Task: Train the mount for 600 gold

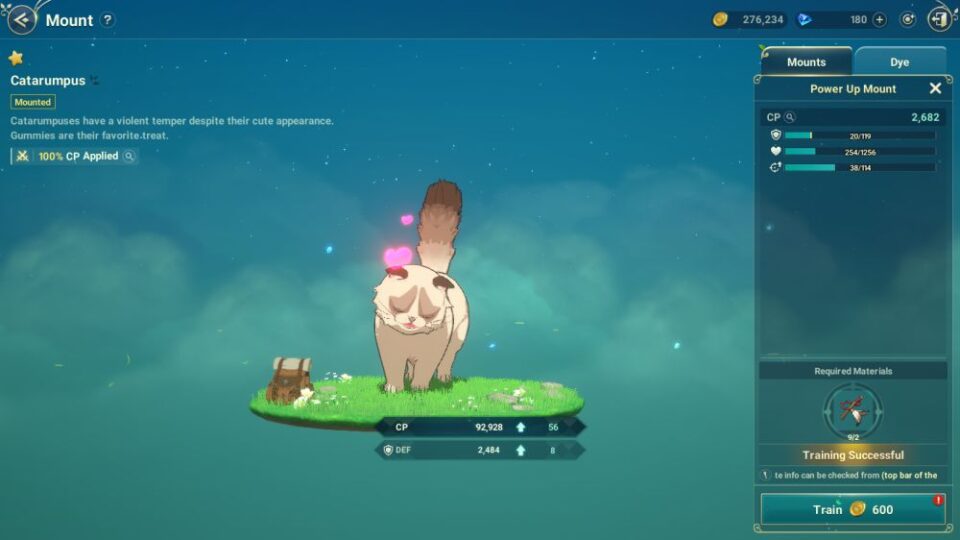Action: [x=852, y=509]
